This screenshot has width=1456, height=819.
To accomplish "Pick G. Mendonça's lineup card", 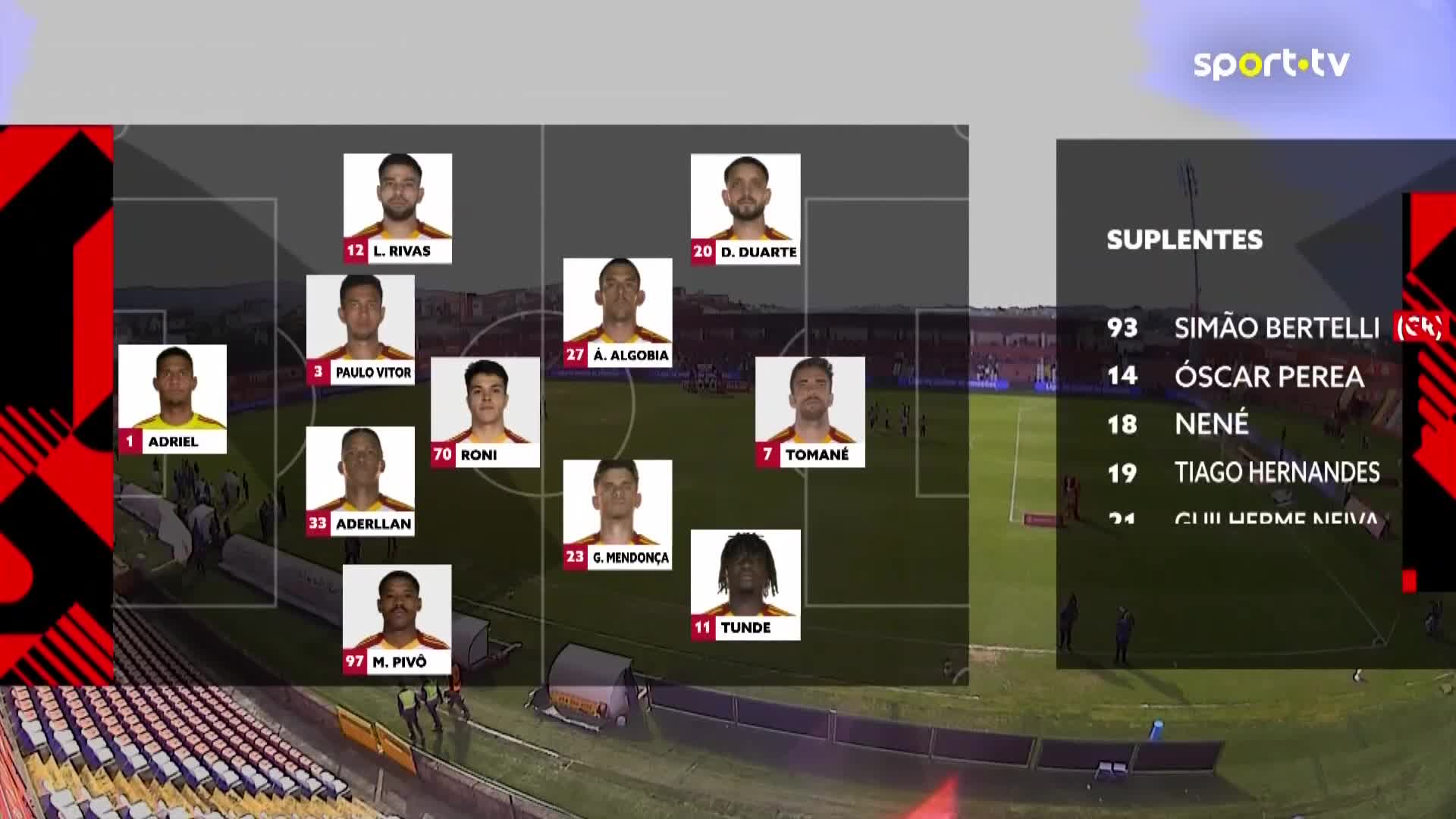I will coord(617,514).
